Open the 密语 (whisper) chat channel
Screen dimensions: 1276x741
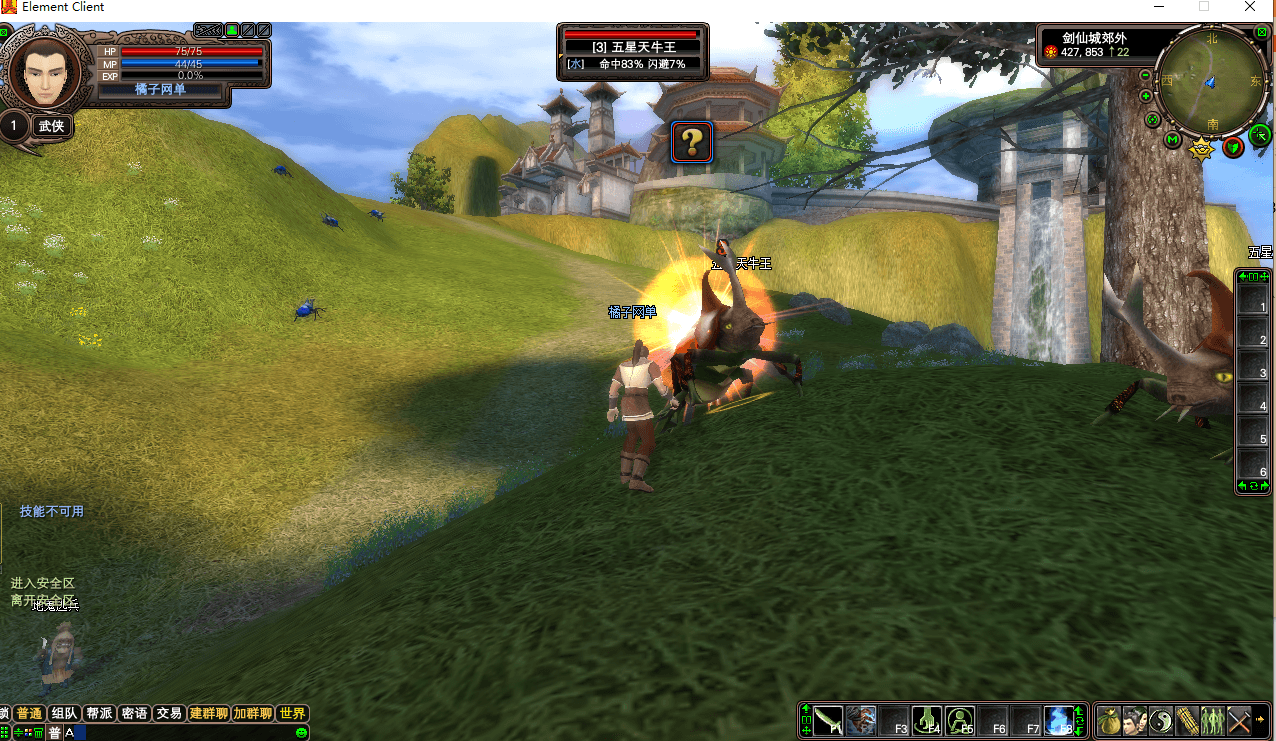pos(134,713)
